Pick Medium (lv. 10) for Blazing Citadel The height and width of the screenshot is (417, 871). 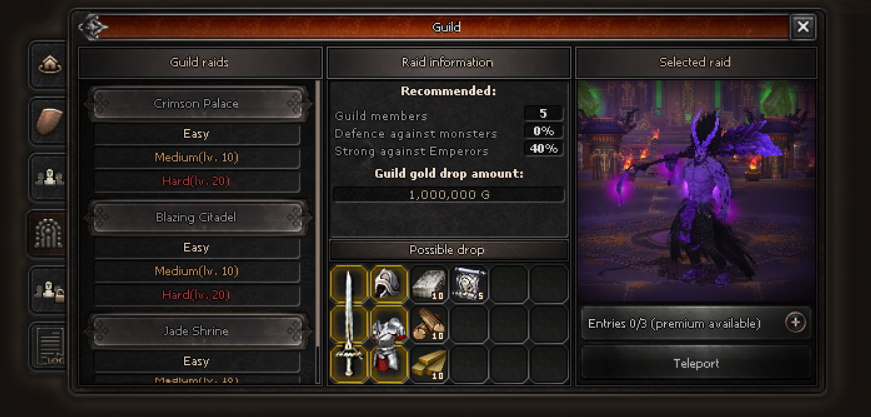point(196,271)
